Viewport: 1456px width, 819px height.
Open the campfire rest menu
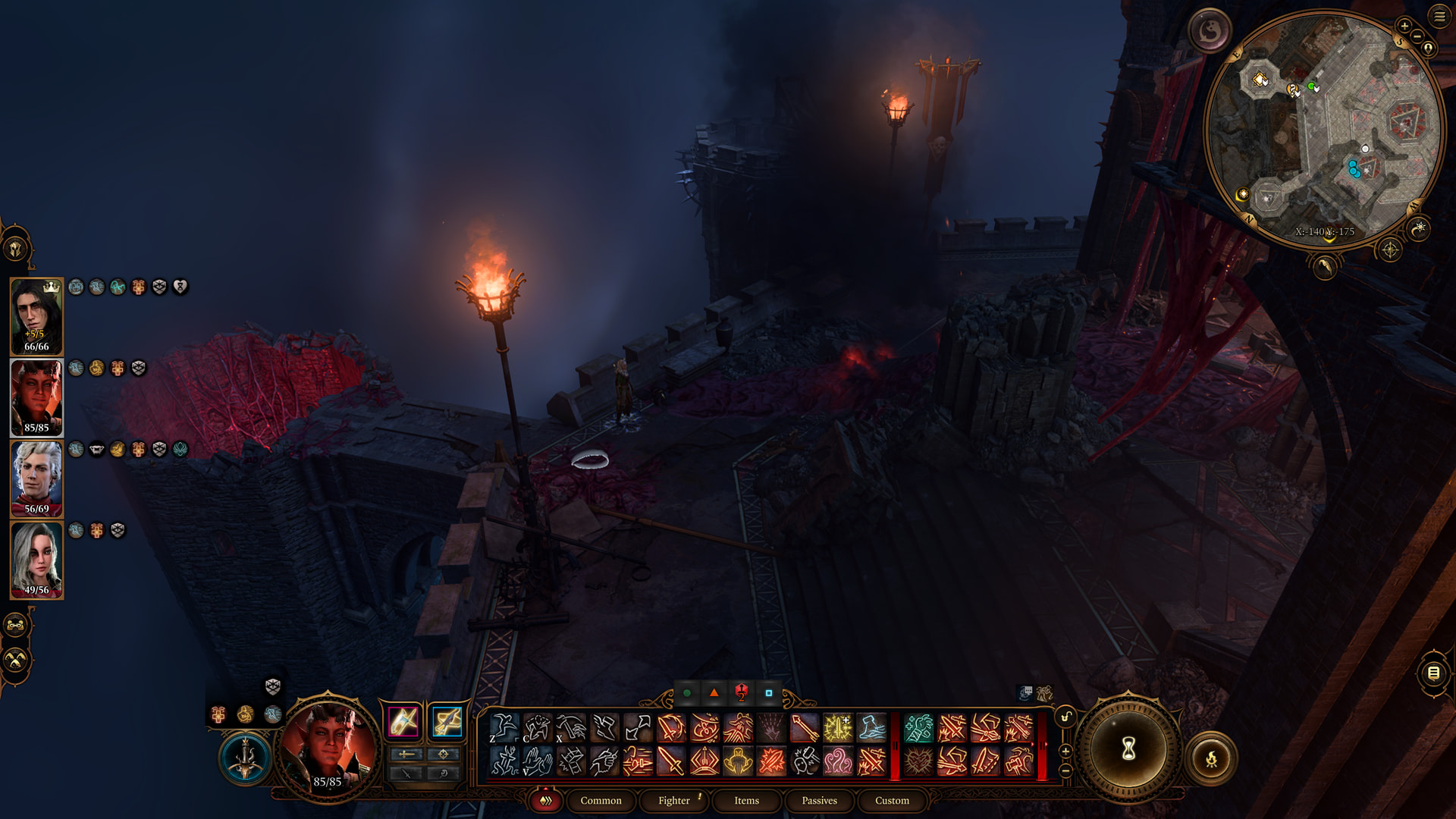(x=1211, y=758)
